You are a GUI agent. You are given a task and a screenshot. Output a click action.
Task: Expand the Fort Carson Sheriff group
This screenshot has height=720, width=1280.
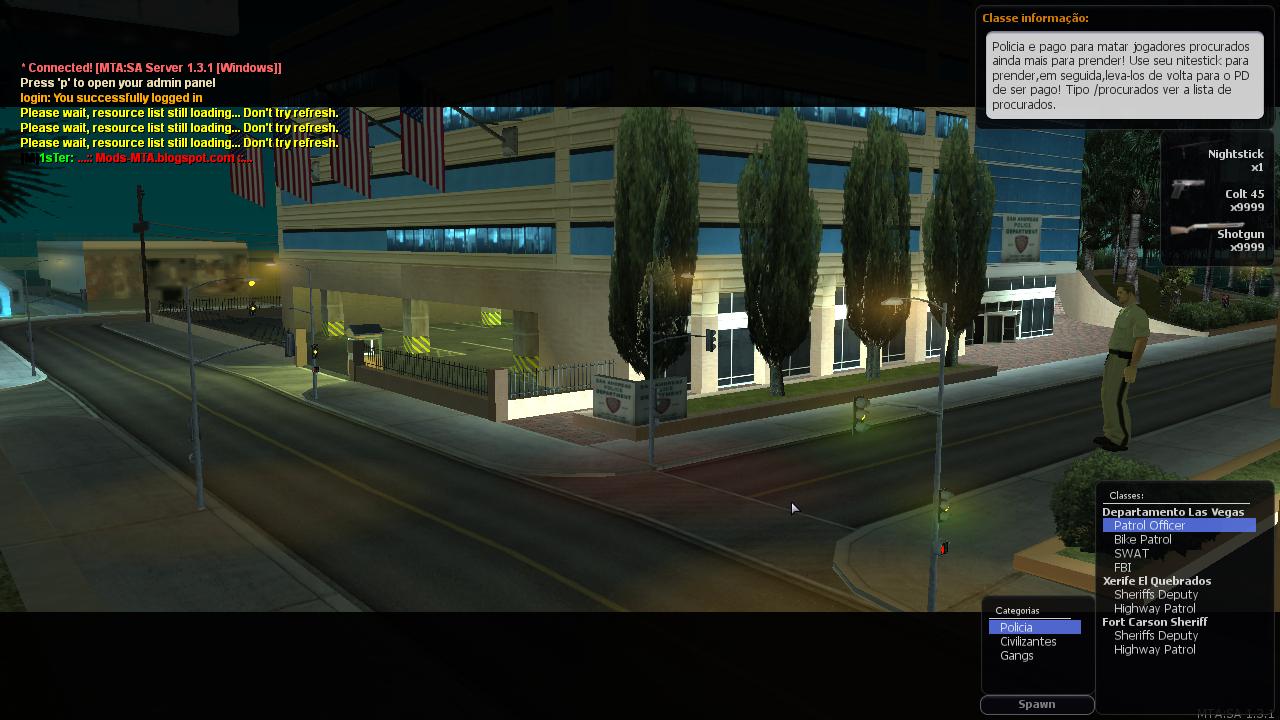pyautogui.click(x=1155, y=621)
